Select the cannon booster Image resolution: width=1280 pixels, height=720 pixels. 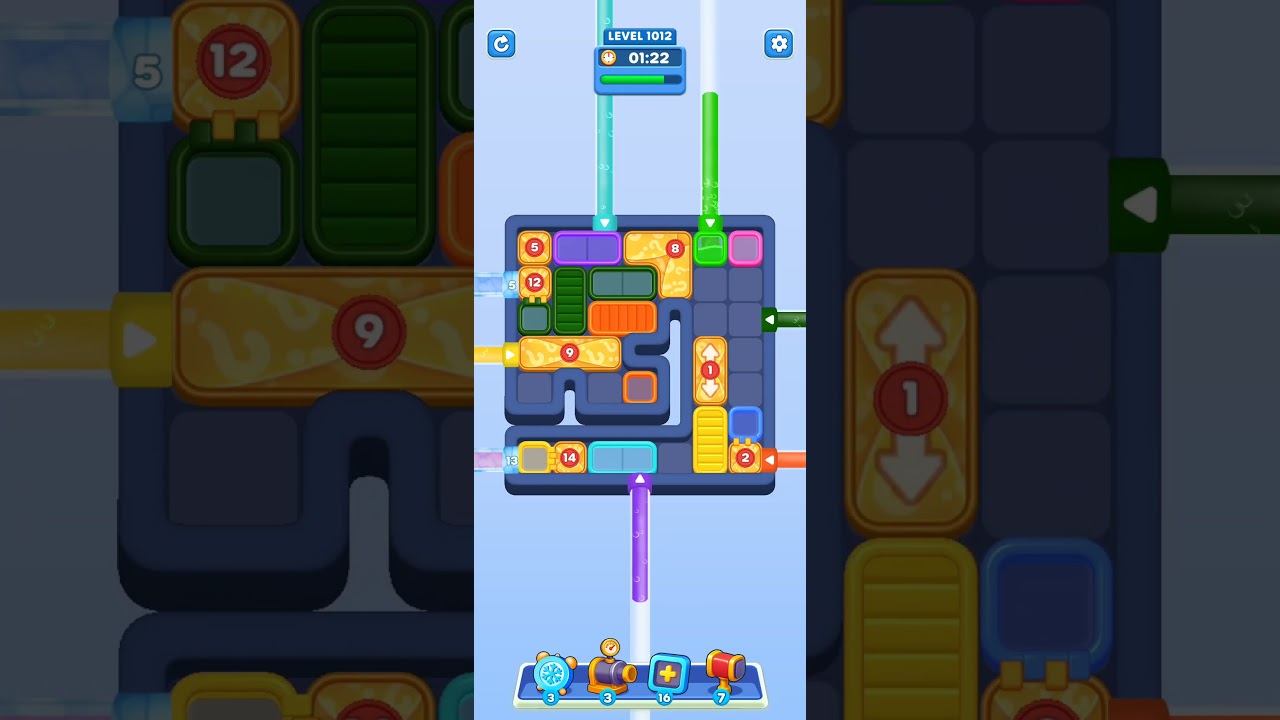tap(611, 677)
